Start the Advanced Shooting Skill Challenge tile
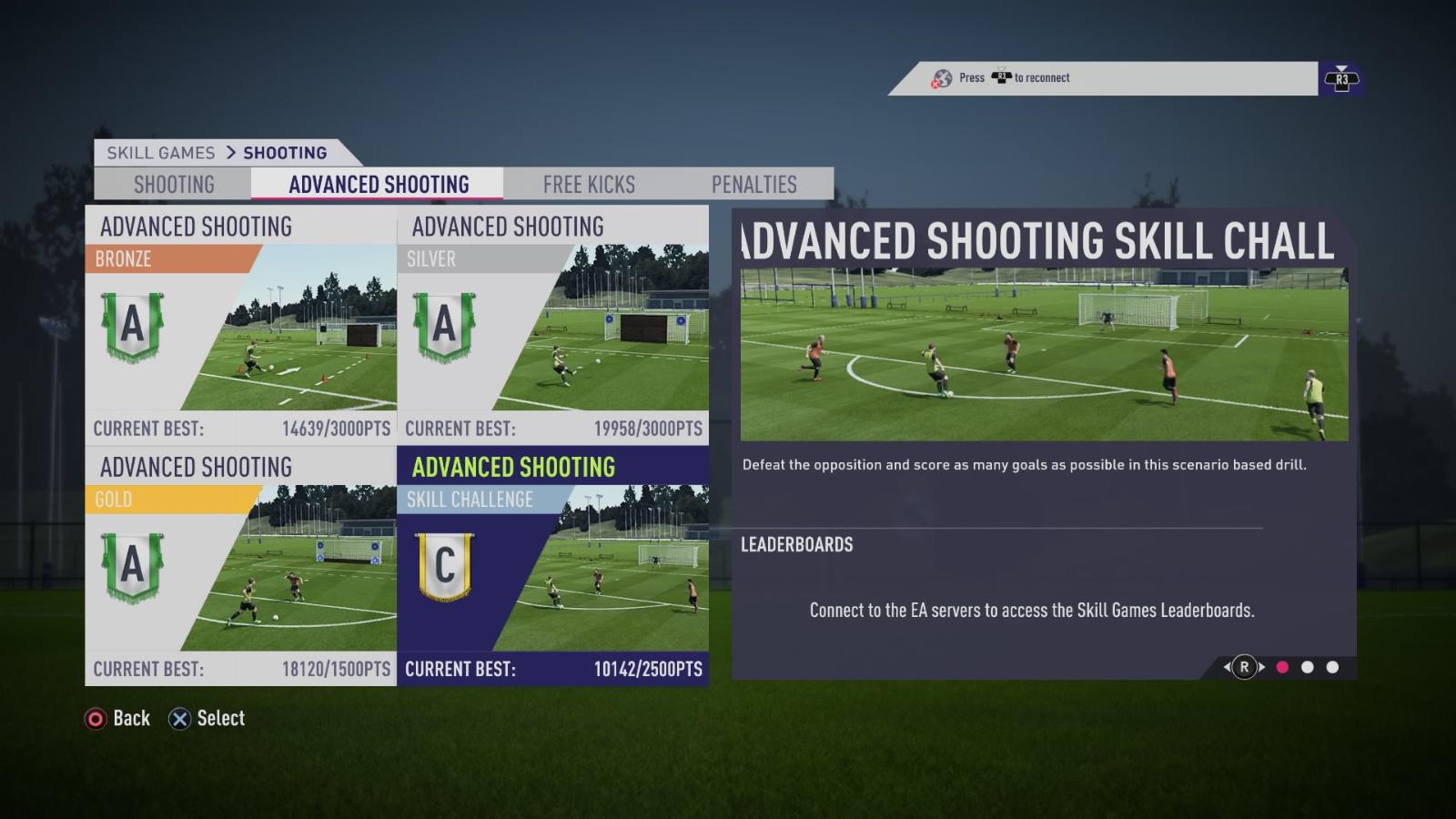1456x819 pixels. coord(553,565)
